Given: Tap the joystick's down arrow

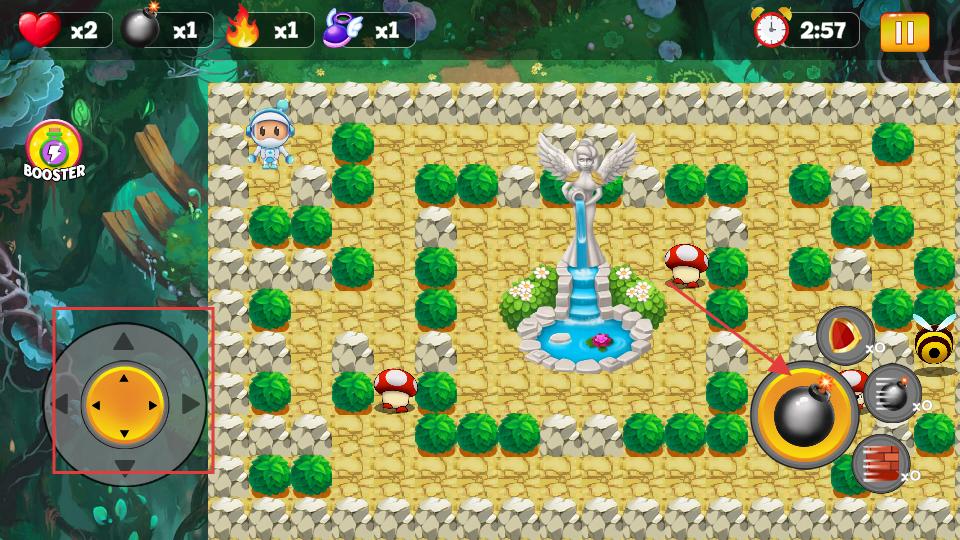Looking at the screenshot, I should pos(123,466).
